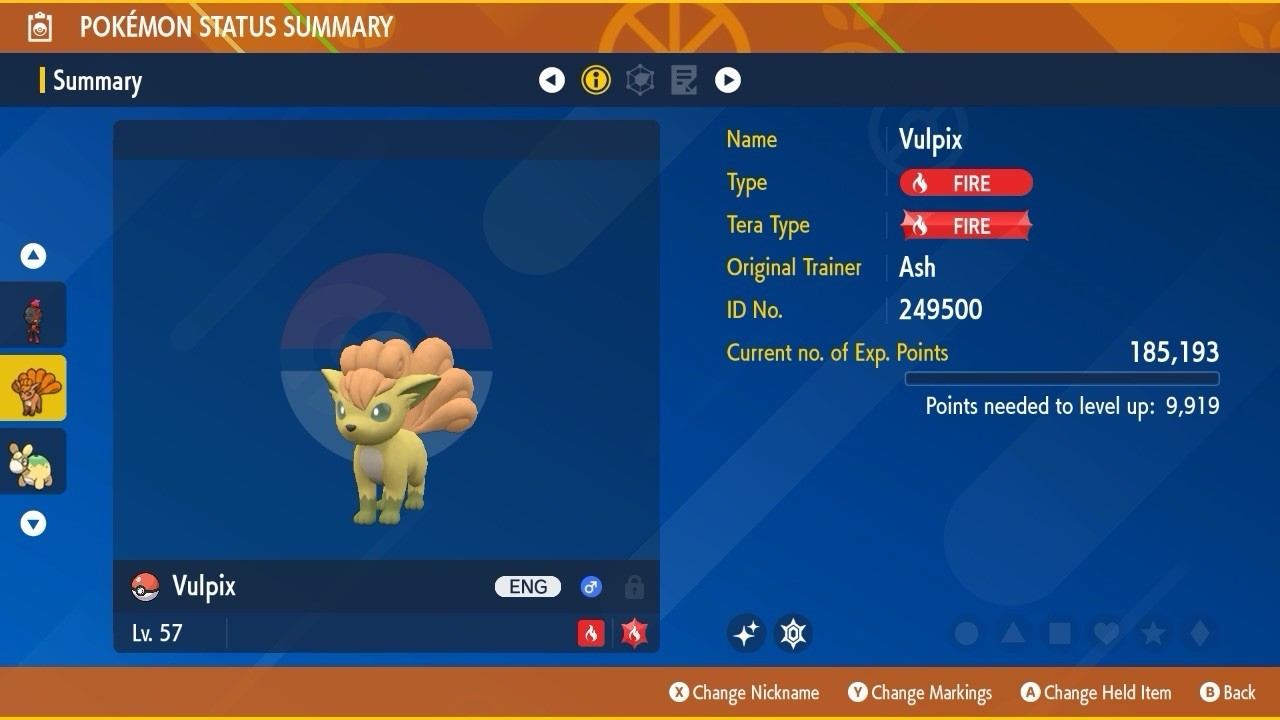
Task: Click the Change Nickname option
Action: [745, 692]
